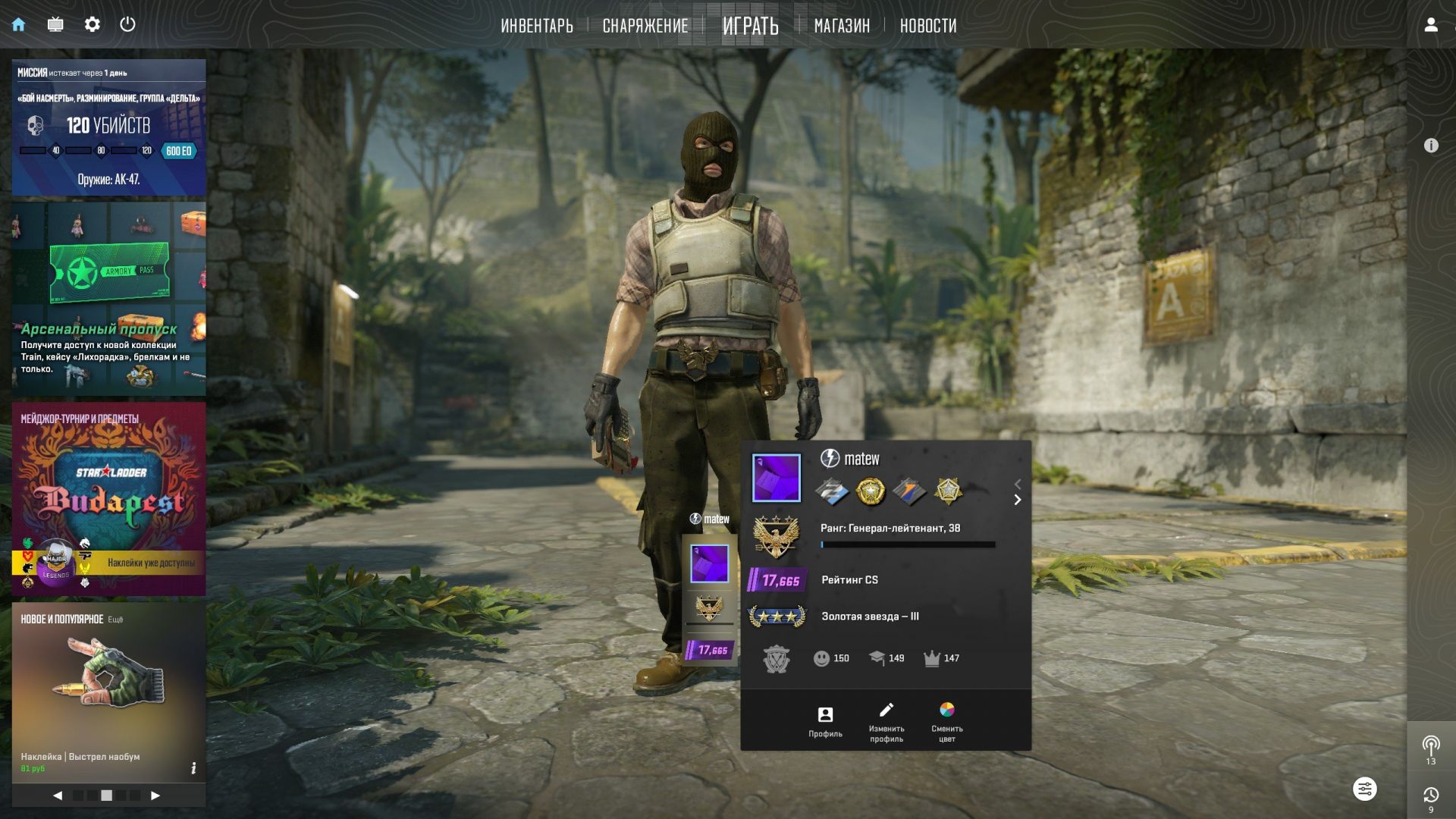Open the Инвентарь tab

pos(536,26)
